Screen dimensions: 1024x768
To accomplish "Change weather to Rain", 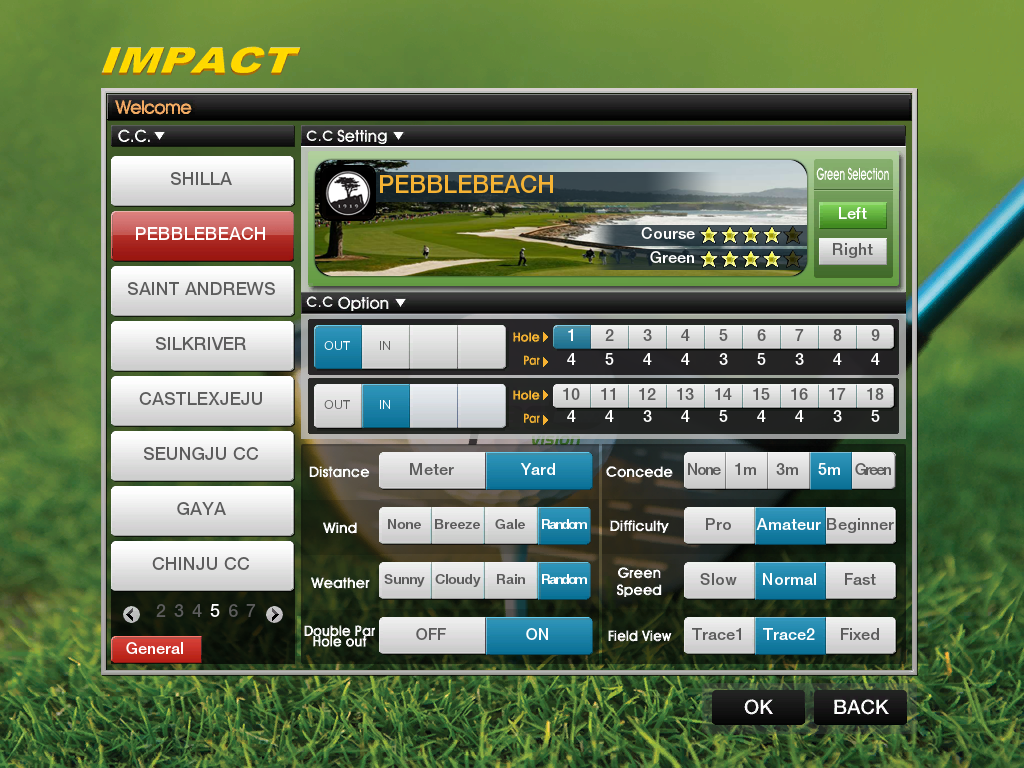I will pos(510,580).
